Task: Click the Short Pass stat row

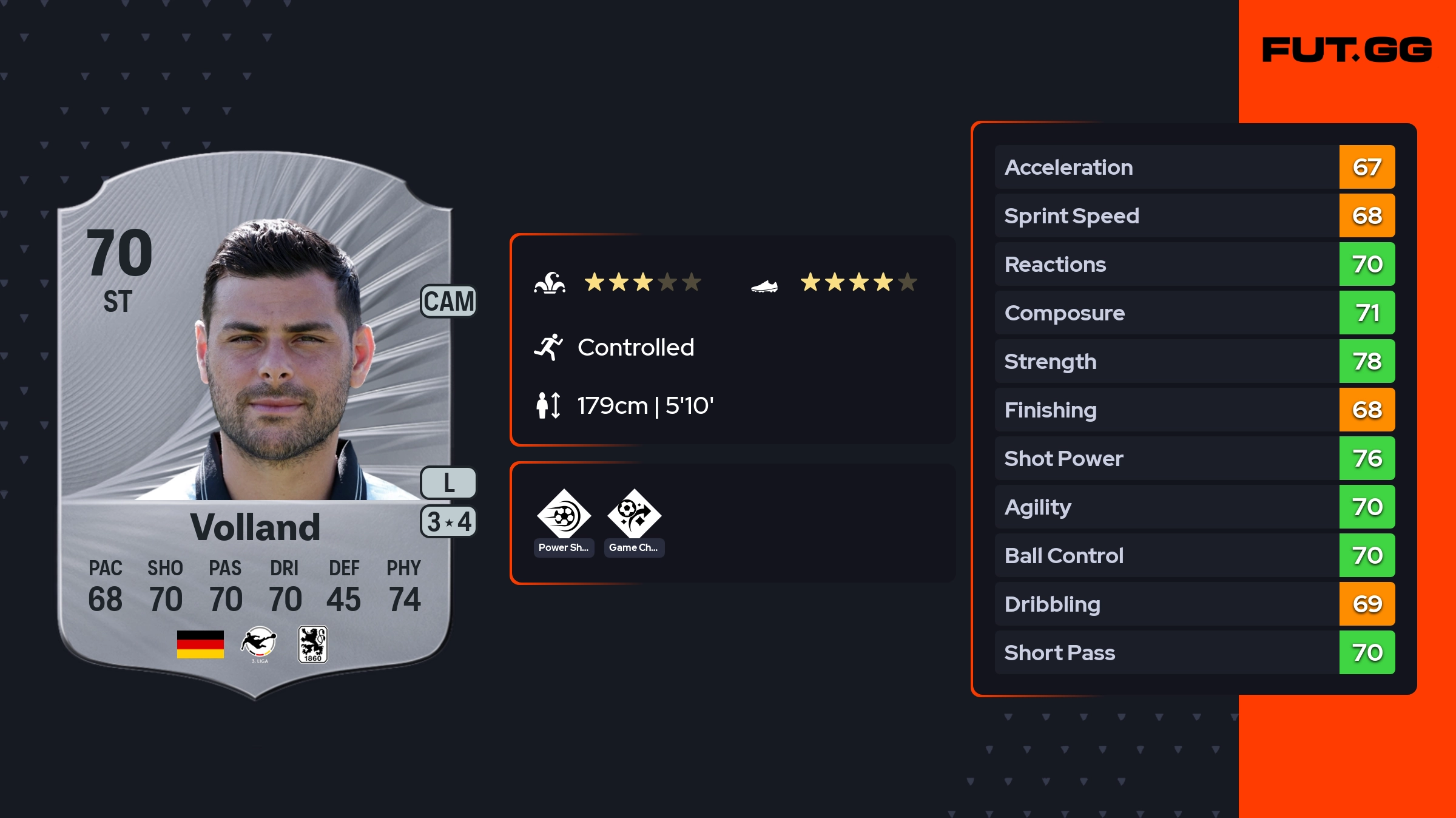Action: pos(1194,652)
